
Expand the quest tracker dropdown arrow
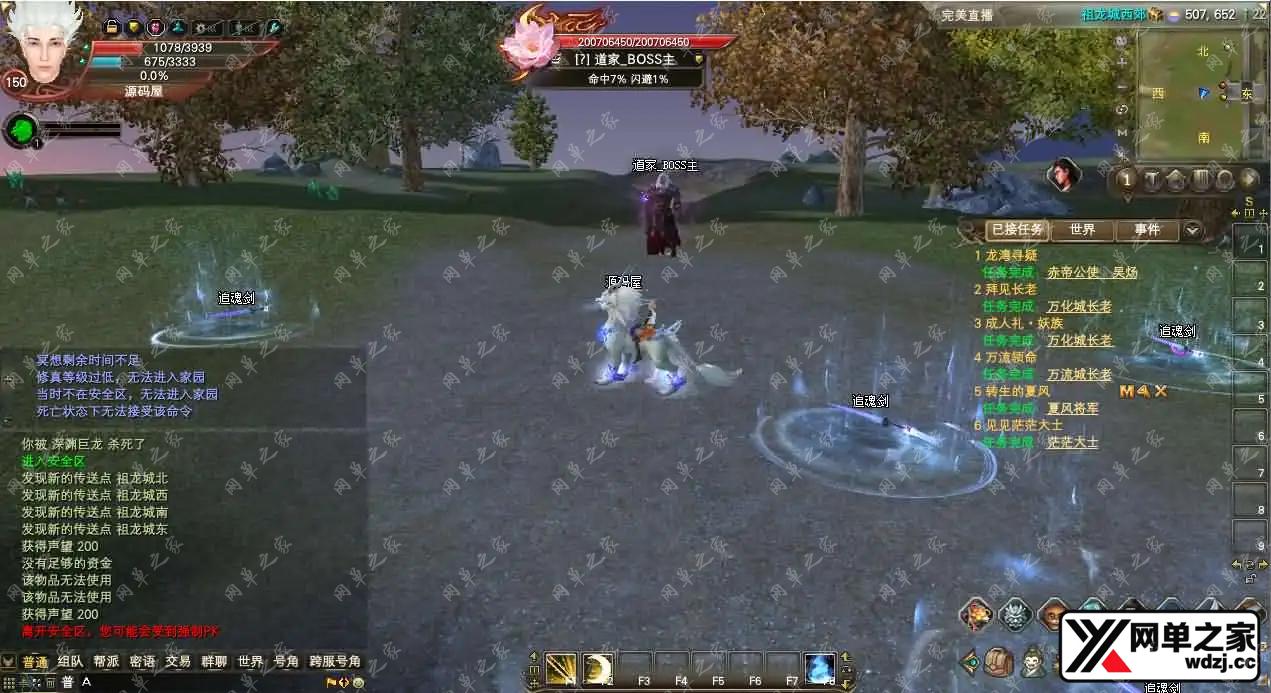click(x=1192, y=230)
